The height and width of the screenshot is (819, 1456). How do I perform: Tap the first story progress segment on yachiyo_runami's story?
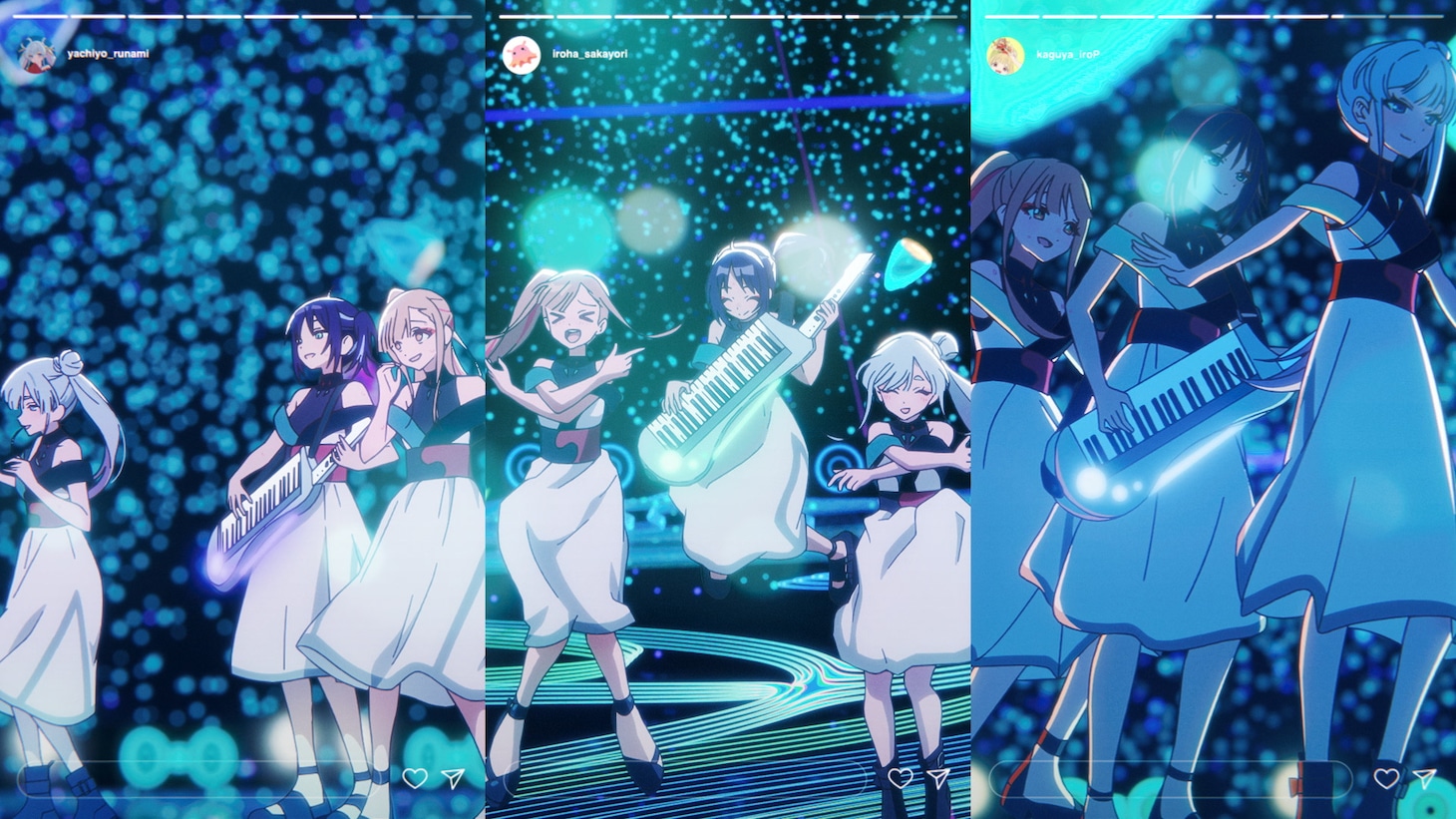38,16
